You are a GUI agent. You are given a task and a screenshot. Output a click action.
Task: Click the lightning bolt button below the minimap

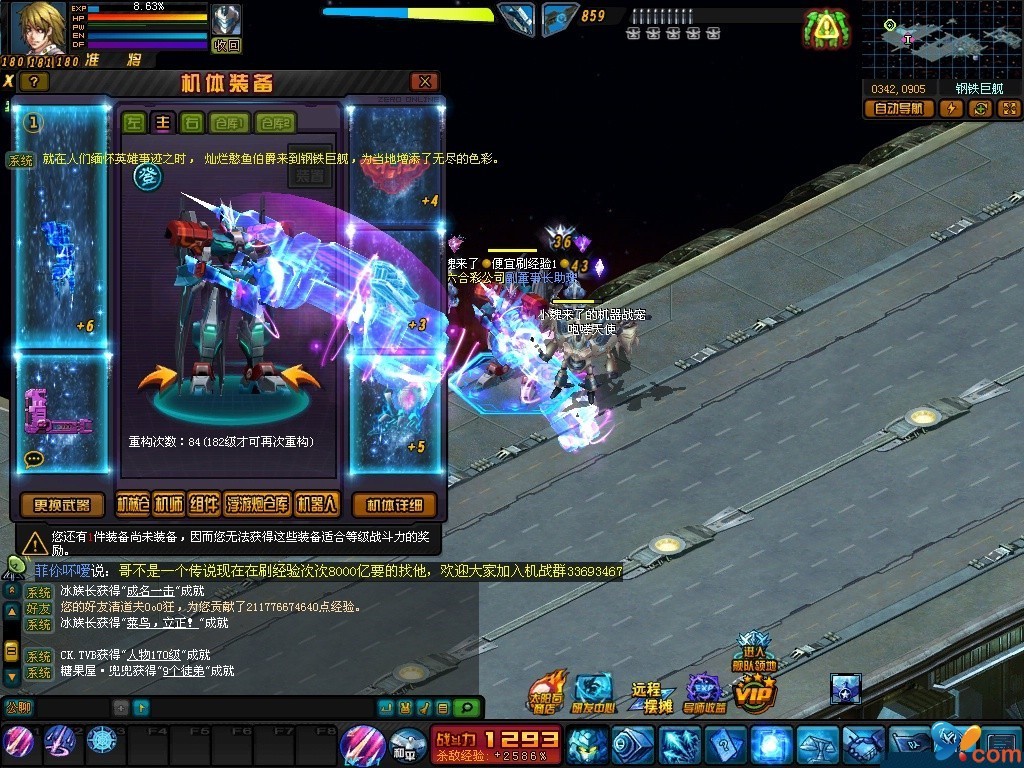coord(951,109)
